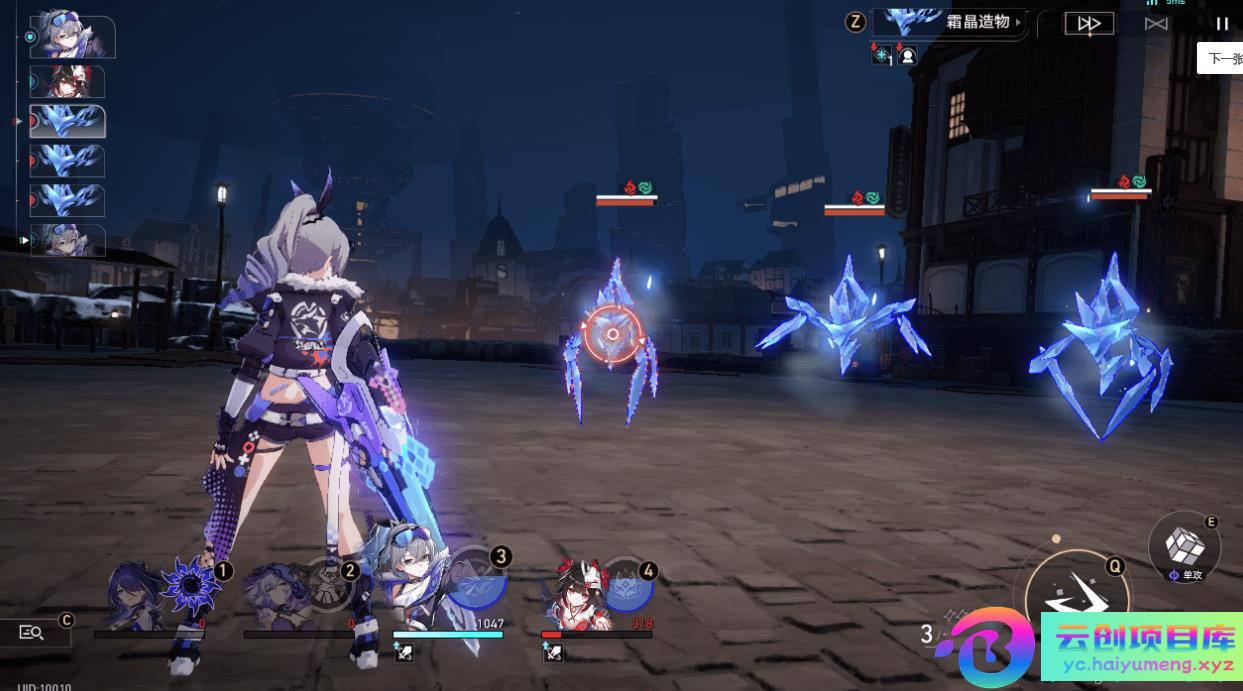
Task: Open the 霜晶造物 enemy detail panel
Action: (x=948, y=22)
